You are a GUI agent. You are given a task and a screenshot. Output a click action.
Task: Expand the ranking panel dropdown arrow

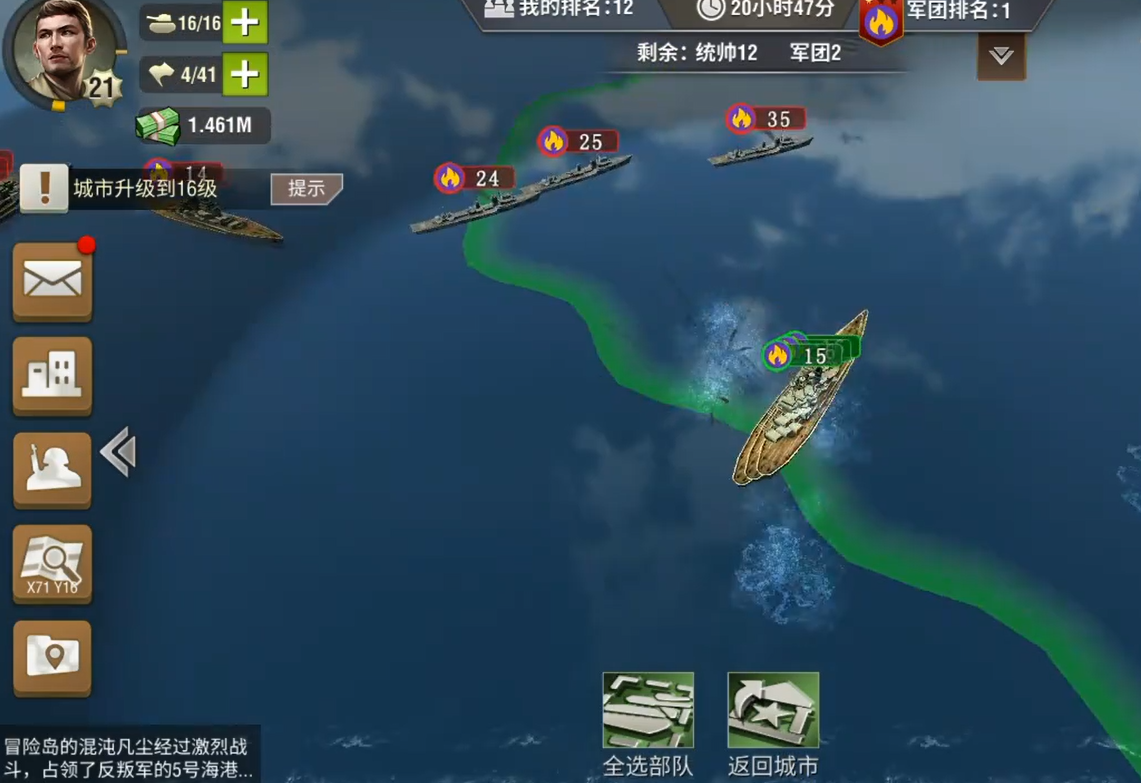pos(1001,57)
